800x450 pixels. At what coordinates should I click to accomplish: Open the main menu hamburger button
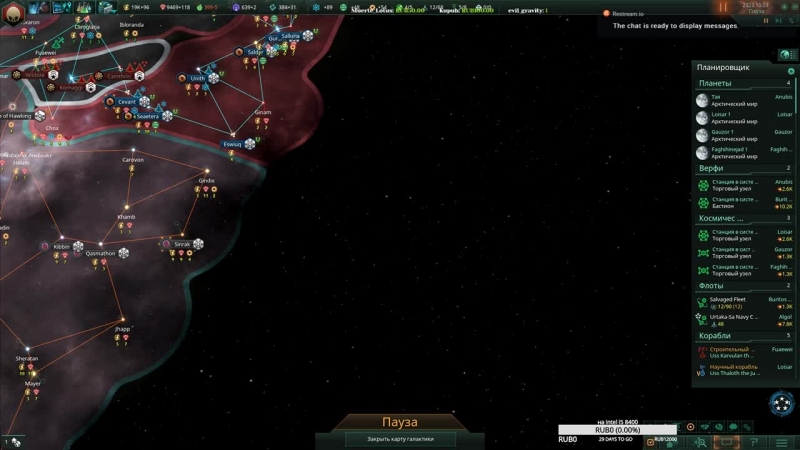782,442
